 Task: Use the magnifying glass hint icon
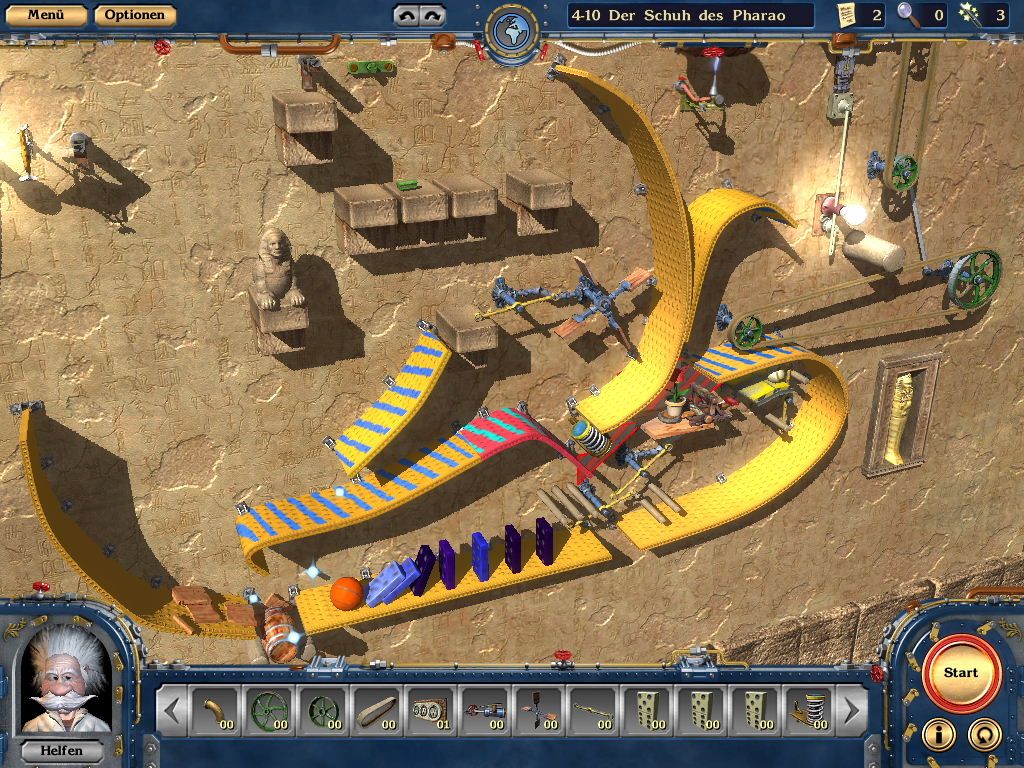(x=908, y=14)
